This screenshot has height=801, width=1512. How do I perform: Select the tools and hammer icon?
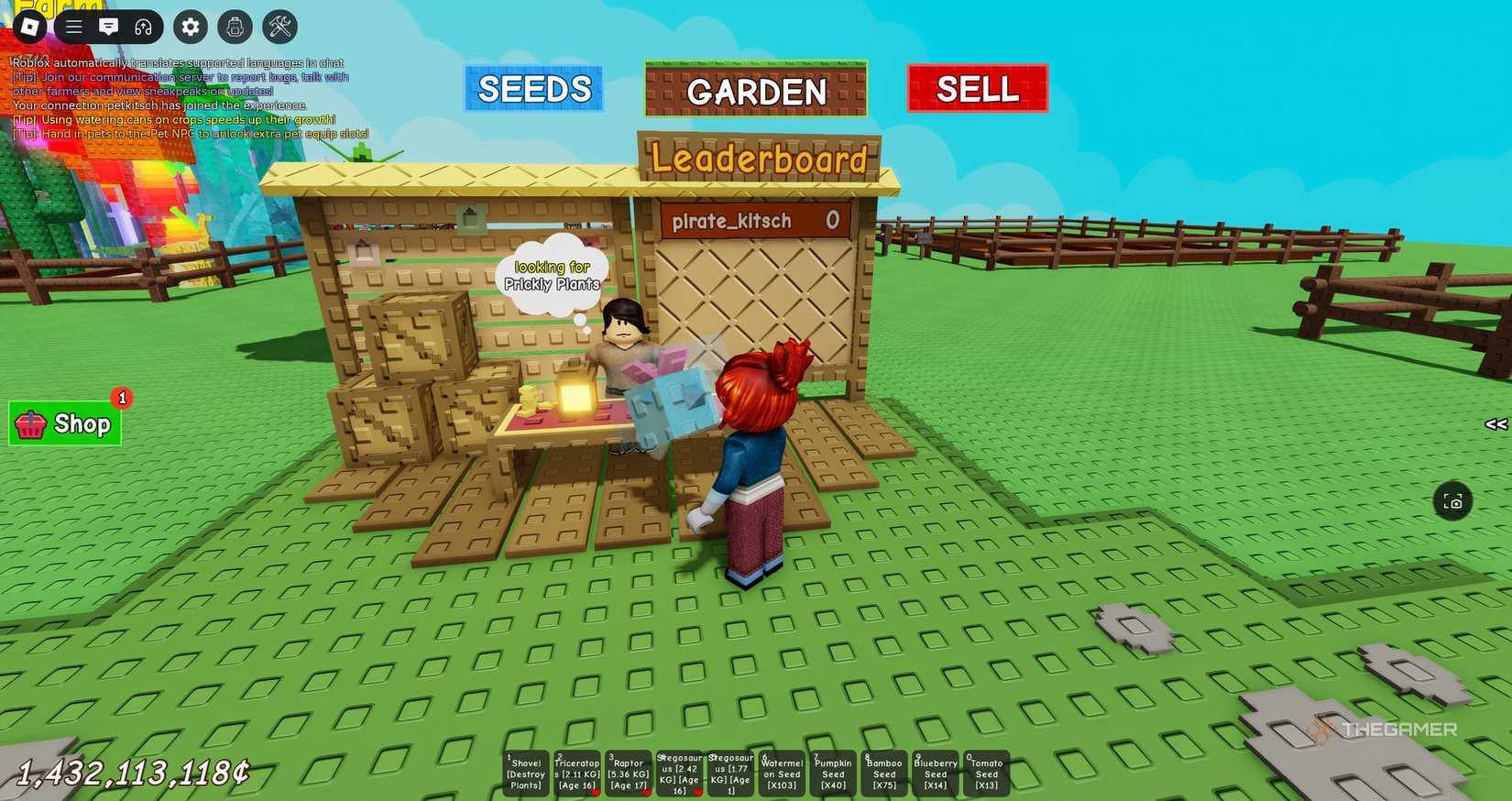pyautogui.click(x=279, y=27)
